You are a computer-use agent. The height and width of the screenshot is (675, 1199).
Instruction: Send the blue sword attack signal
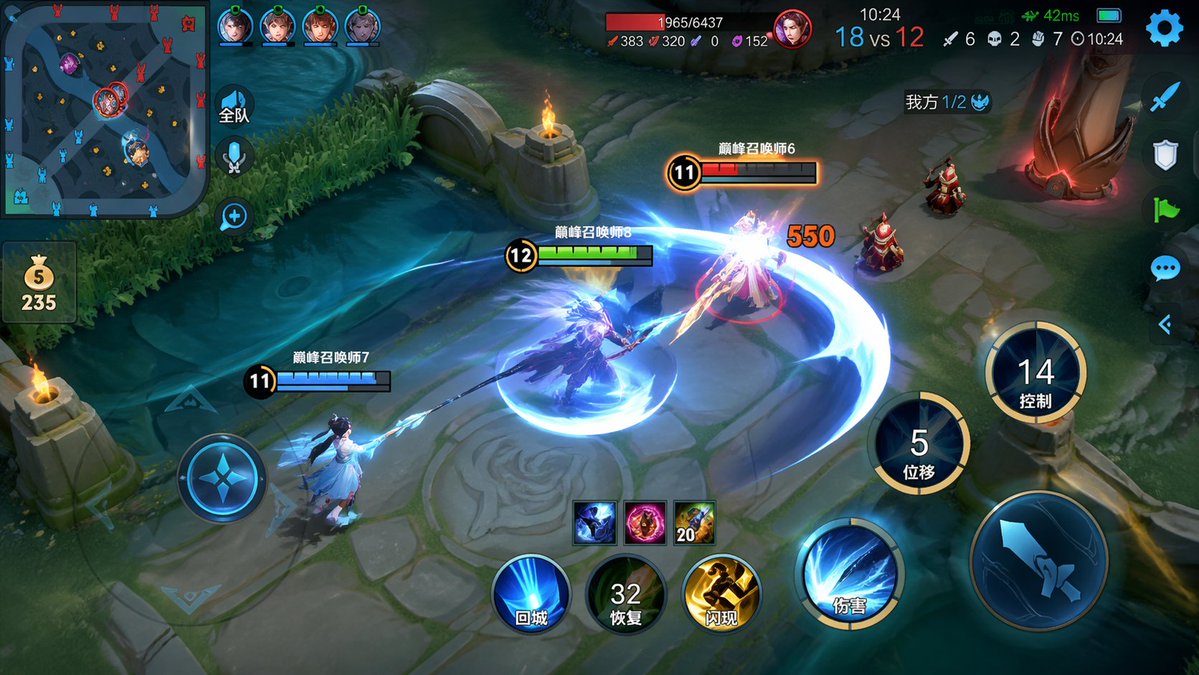click(1165, 98)
